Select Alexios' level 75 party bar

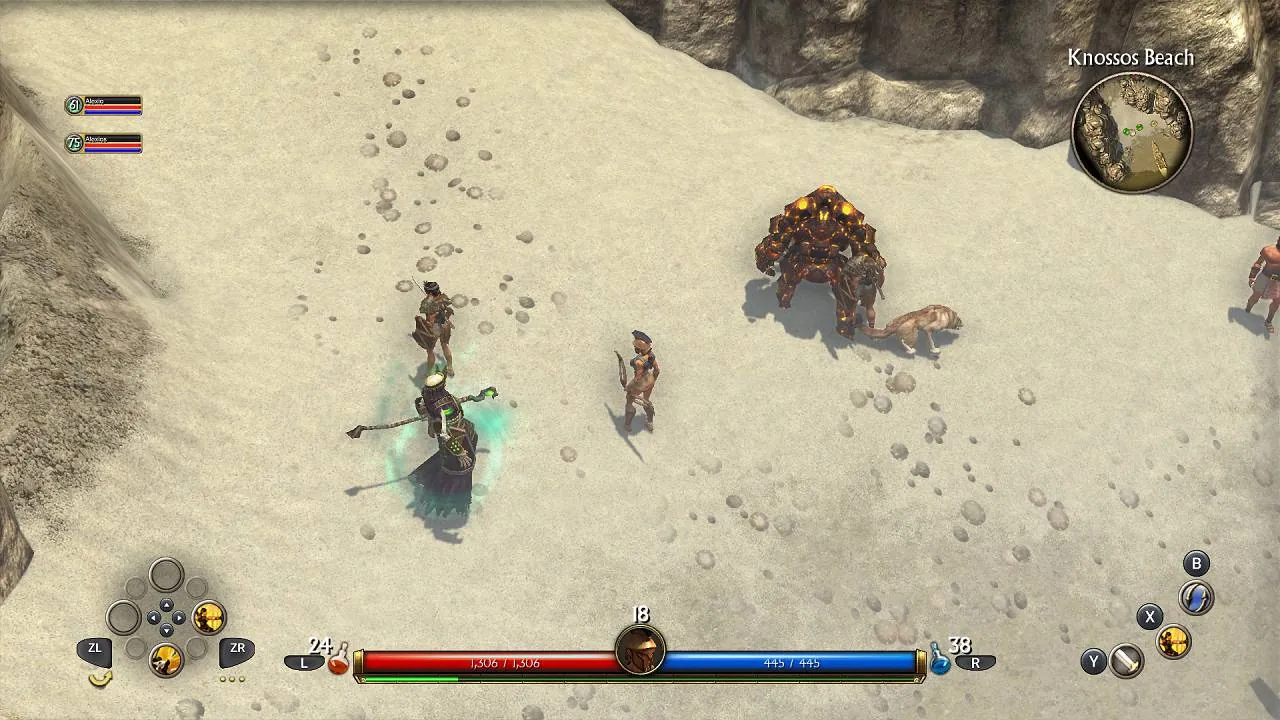click(103, 142)
